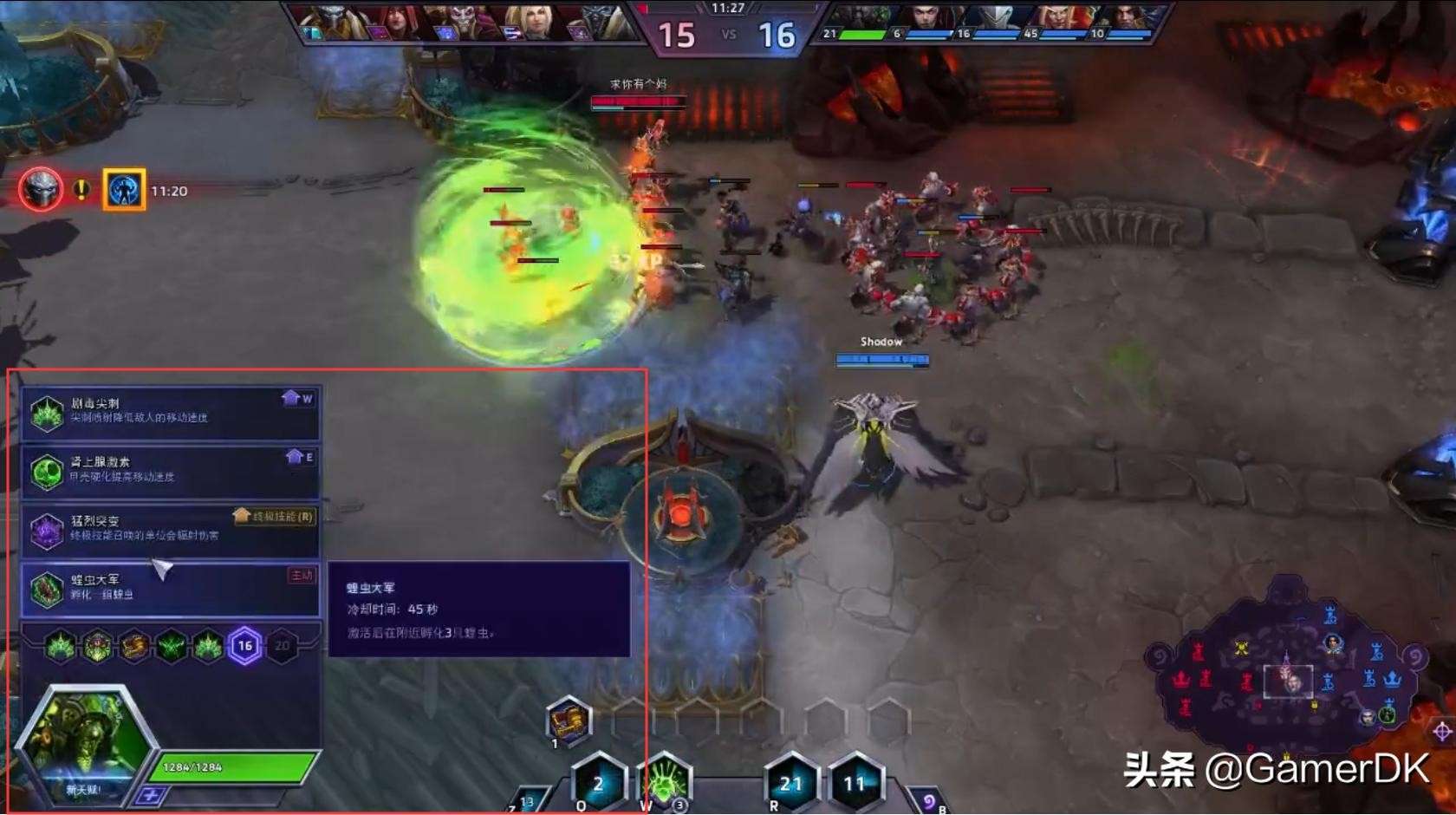Activate the Q ability on cooldown
The image size is (1456, 815).
[598, 782]
